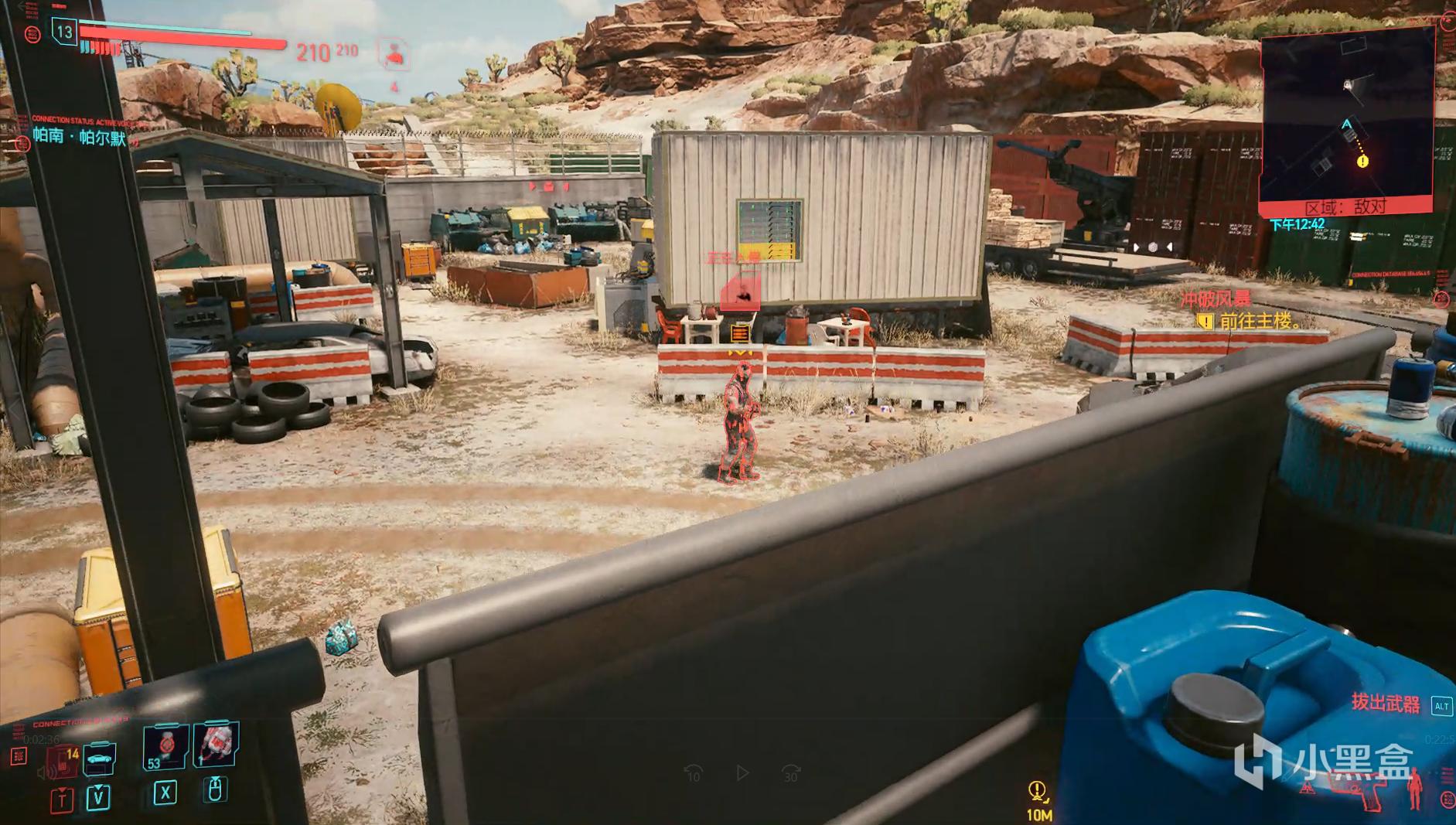
Task: Select the health inhaler quick slot showing 53
Action: point(165,748)
